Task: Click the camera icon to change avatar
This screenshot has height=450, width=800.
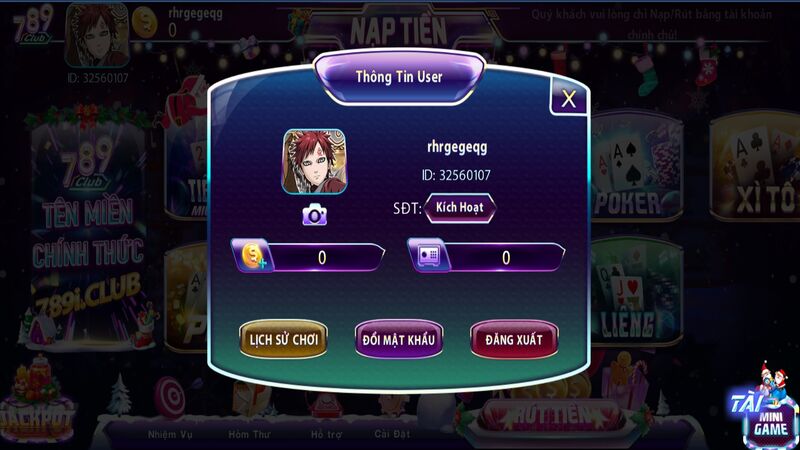Action: pos(315,214)
